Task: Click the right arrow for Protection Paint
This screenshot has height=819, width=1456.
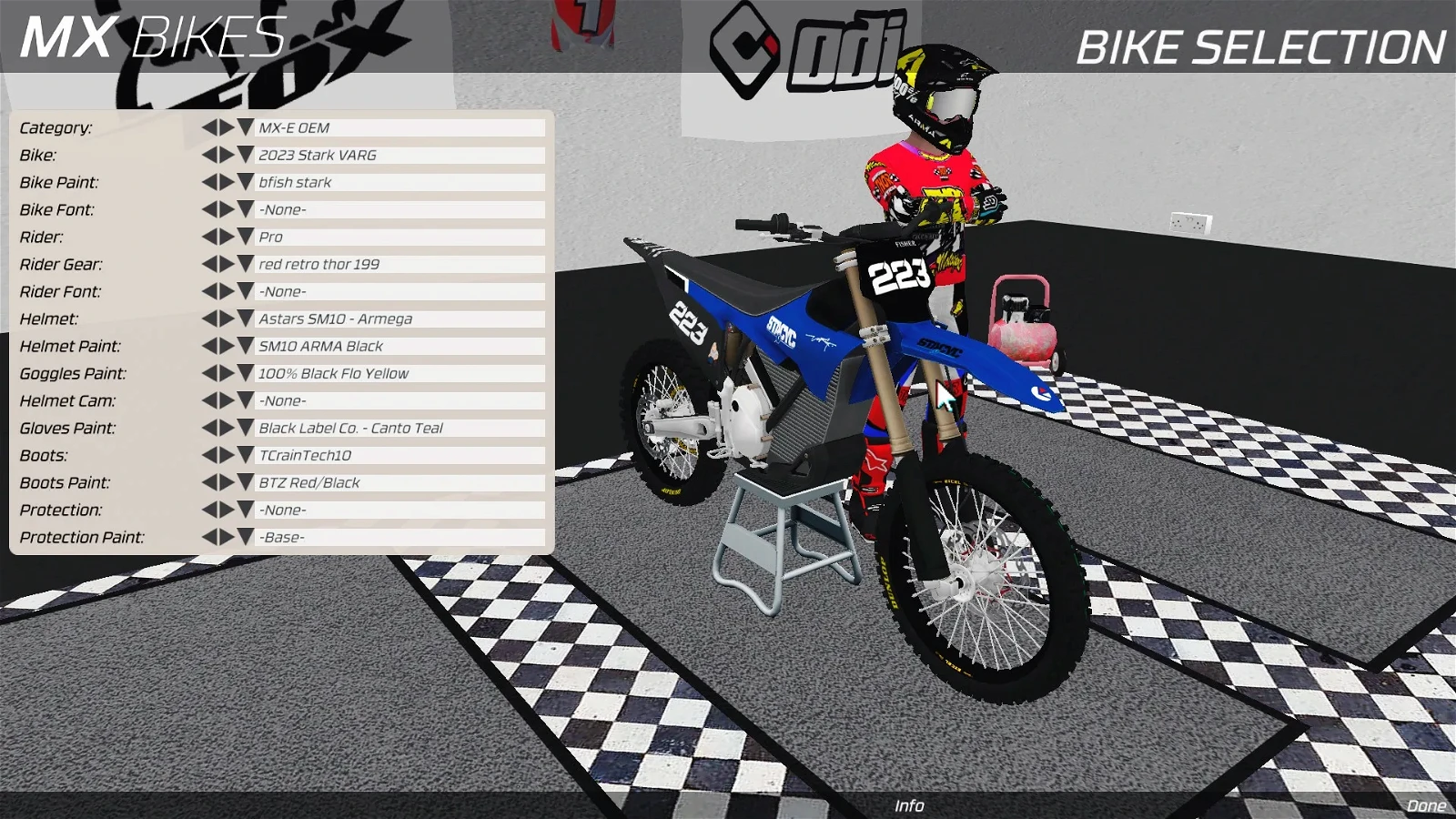Action: (226, 537)
